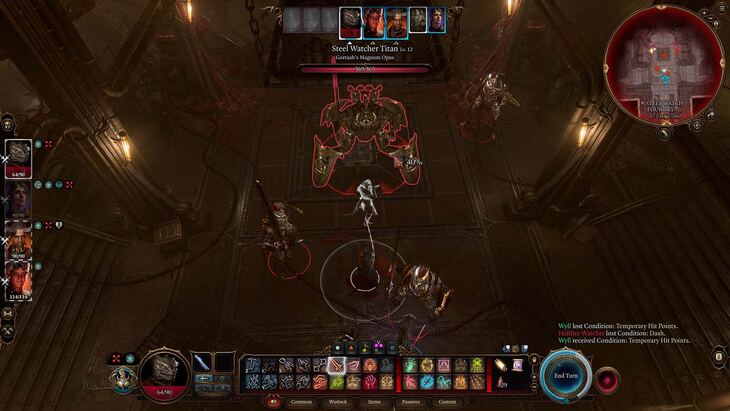
Task: Click the last portrait in the turn order
Action: (x=436, y=19)
